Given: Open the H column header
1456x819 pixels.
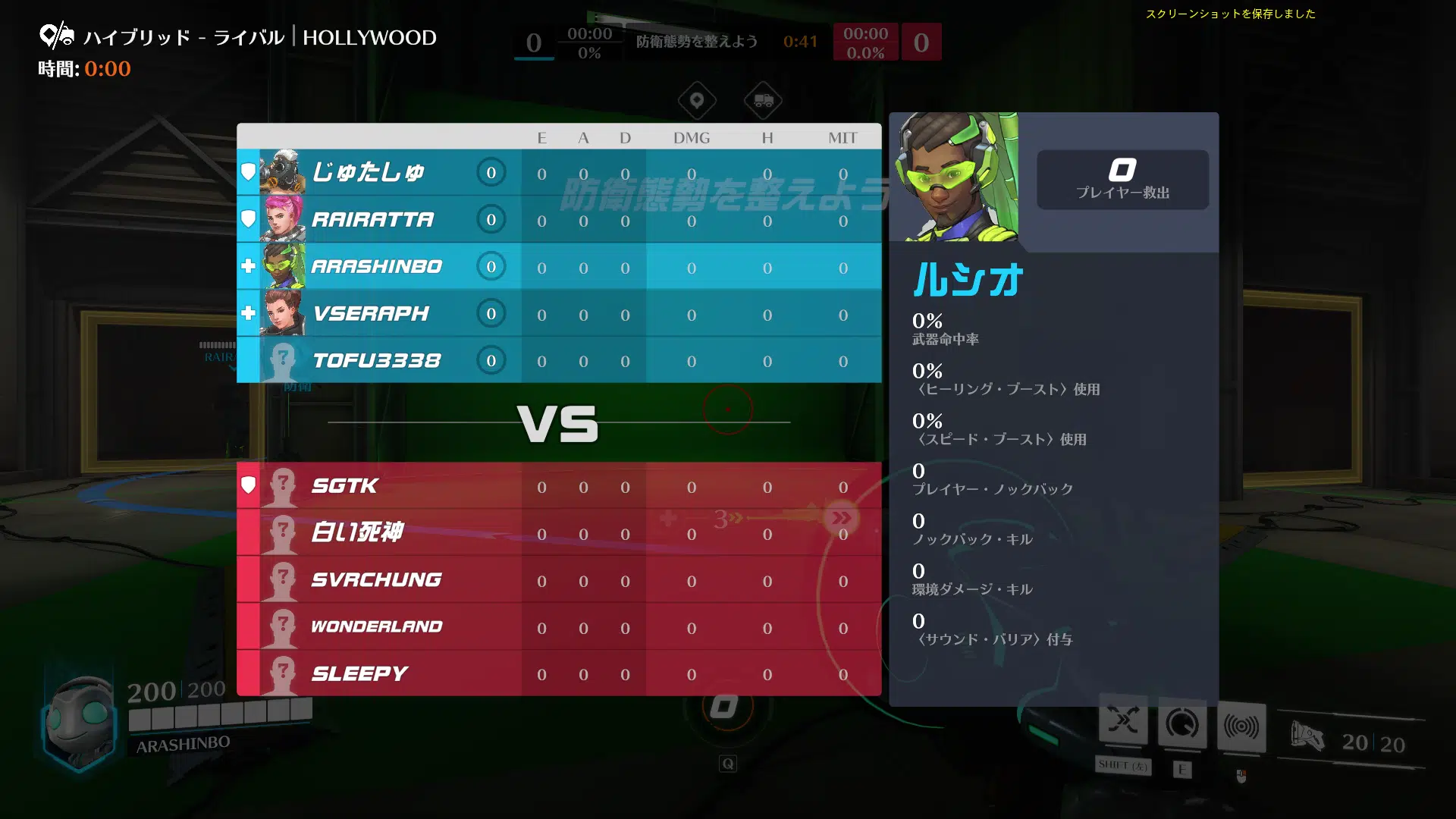Looking at the screenshot, I should tap(767, 137).
